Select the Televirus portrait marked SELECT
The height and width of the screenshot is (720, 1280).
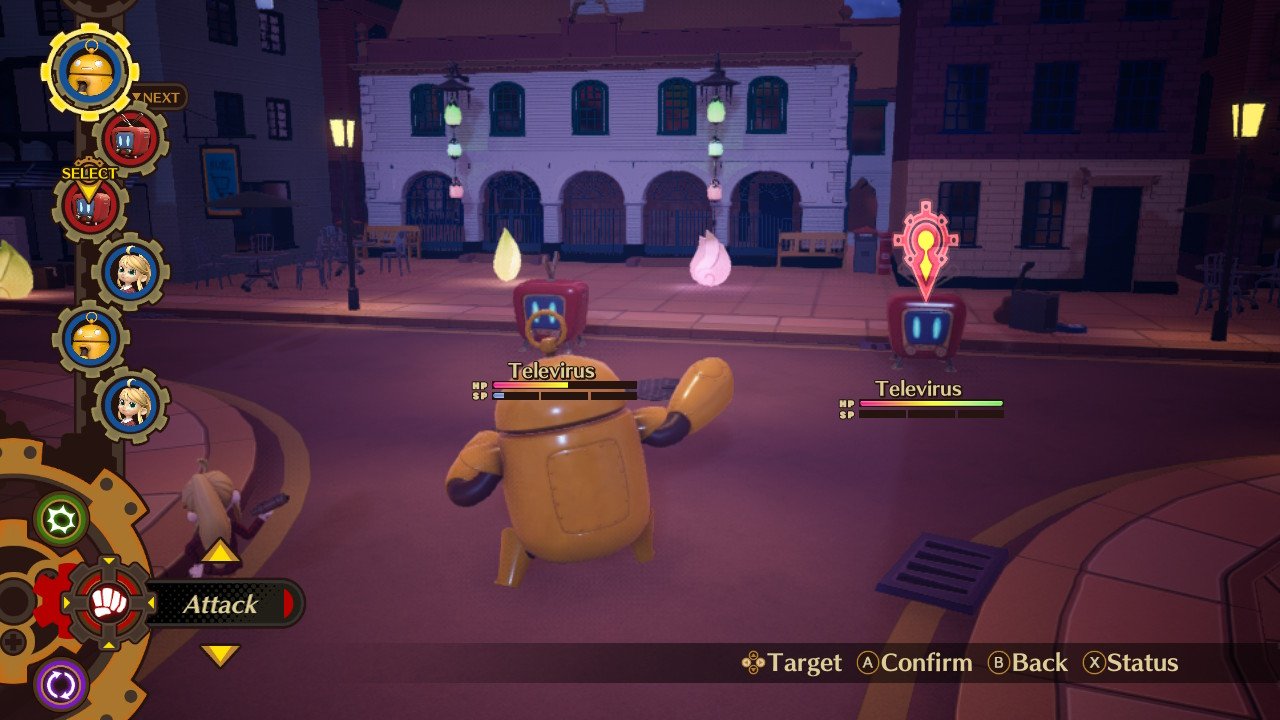90,207
